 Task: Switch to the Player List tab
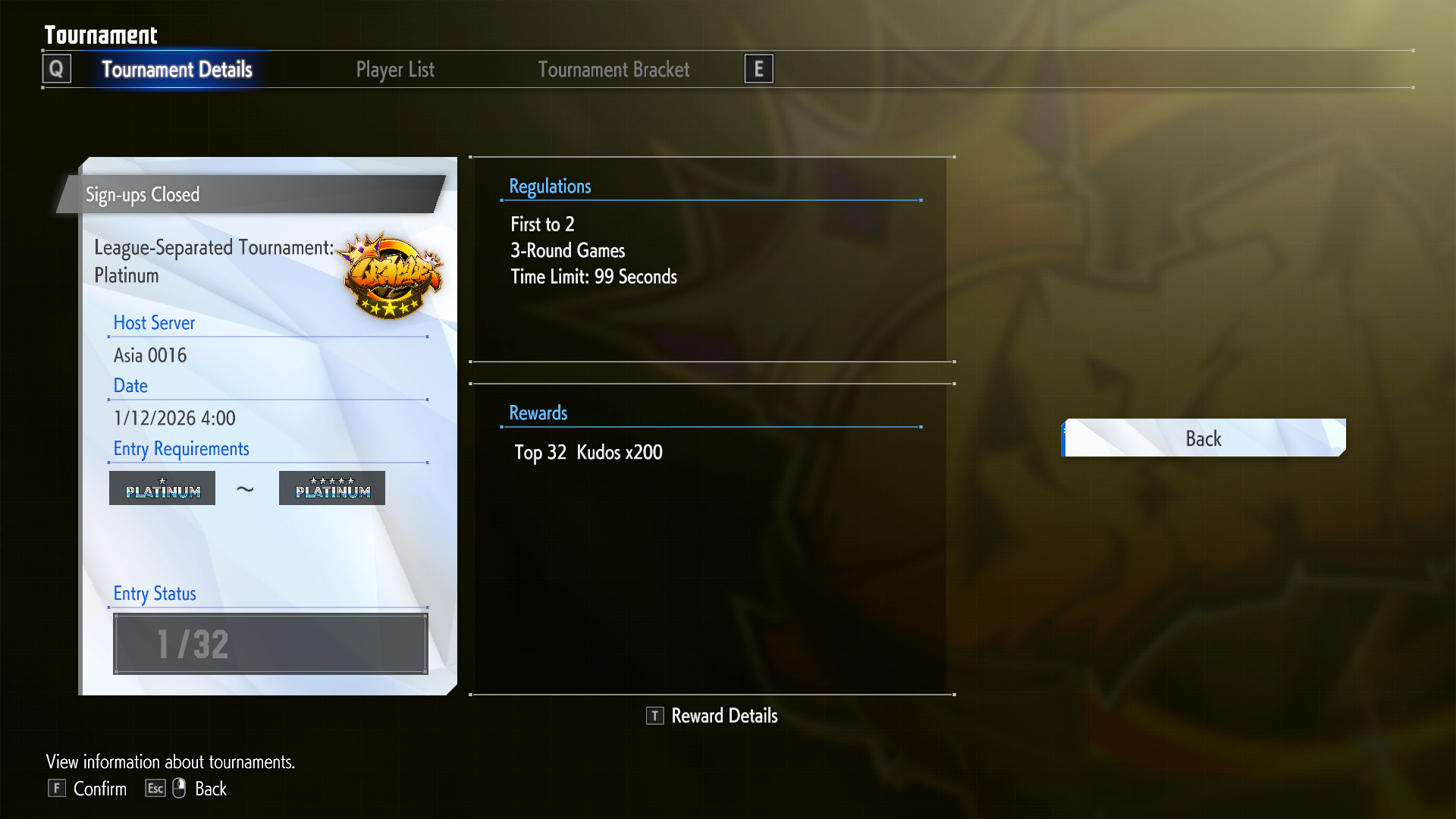[x=395, y=70]
